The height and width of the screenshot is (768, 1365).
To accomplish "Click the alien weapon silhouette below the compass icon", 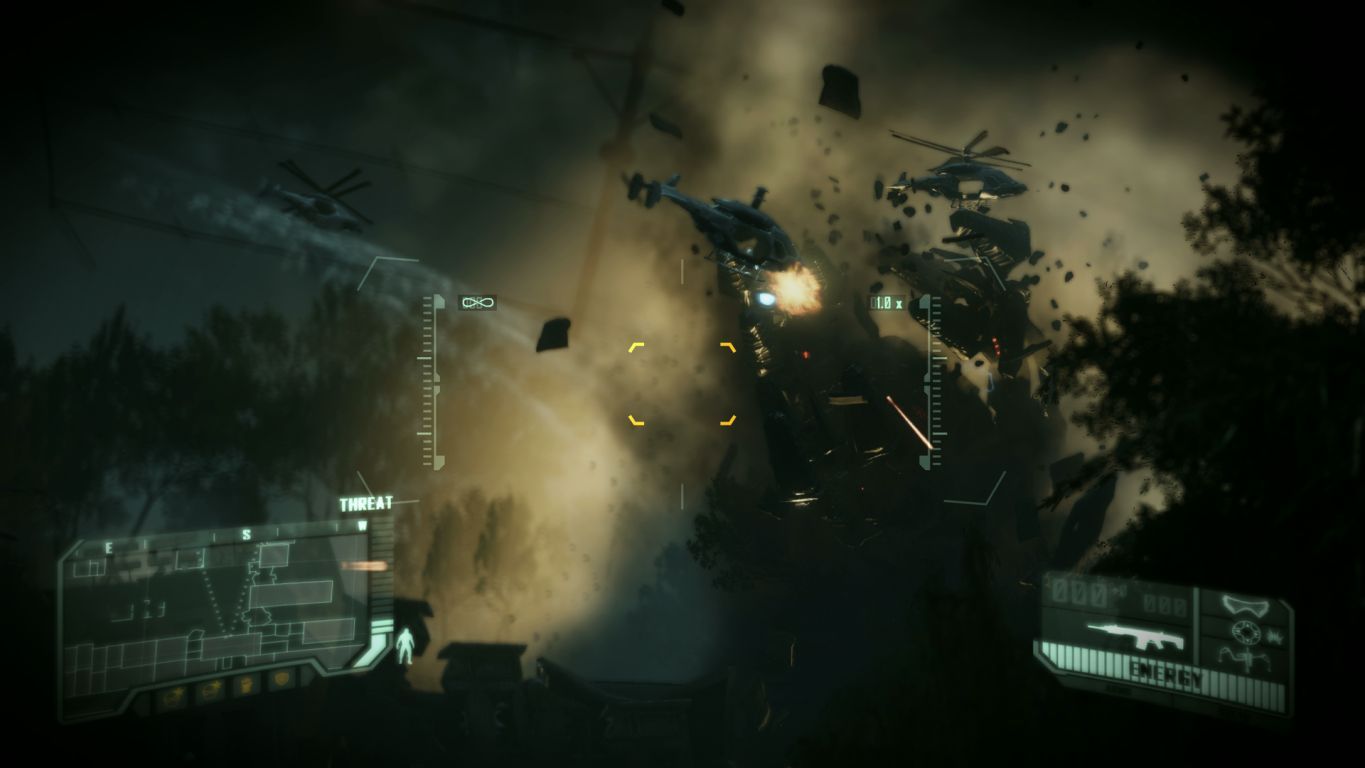I will point(1244,655).
